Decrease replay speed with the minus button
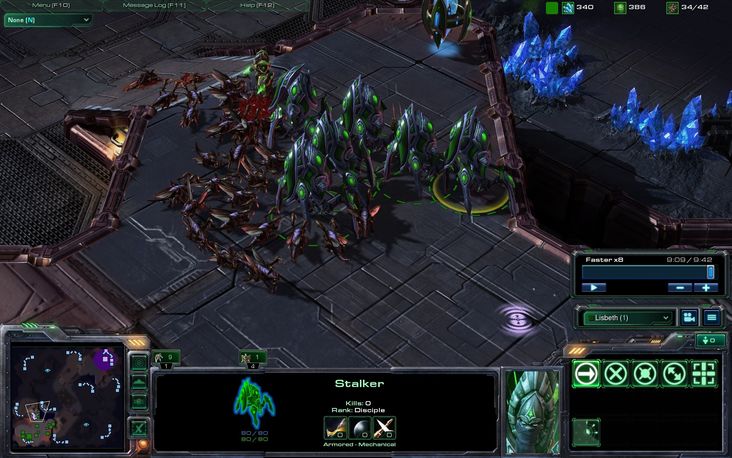The height and width of the screenshot is (458, 732). tap(679, 287)
